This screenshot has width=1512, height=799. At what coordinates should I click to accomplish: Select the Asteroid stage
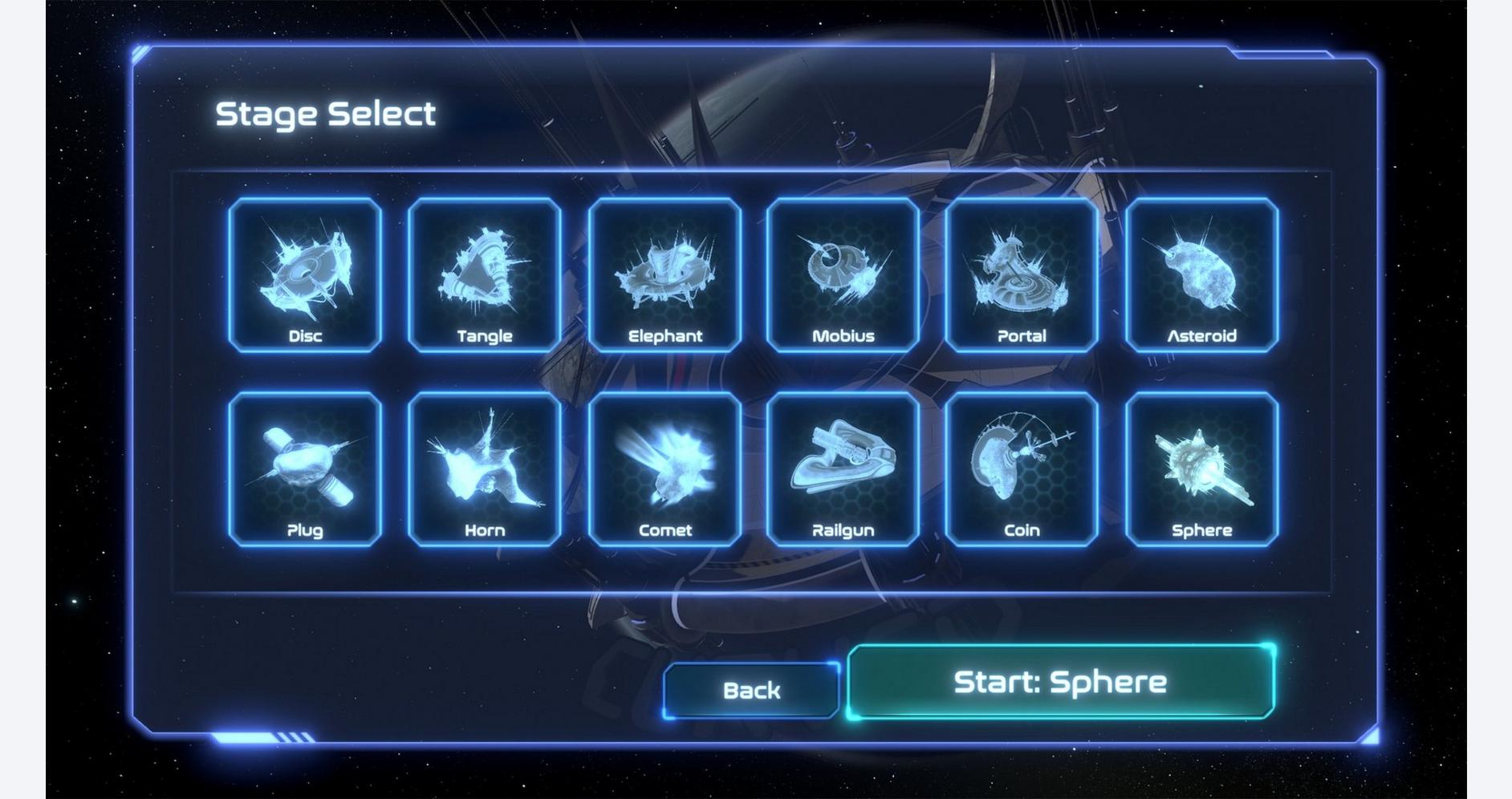point(1201,274)
